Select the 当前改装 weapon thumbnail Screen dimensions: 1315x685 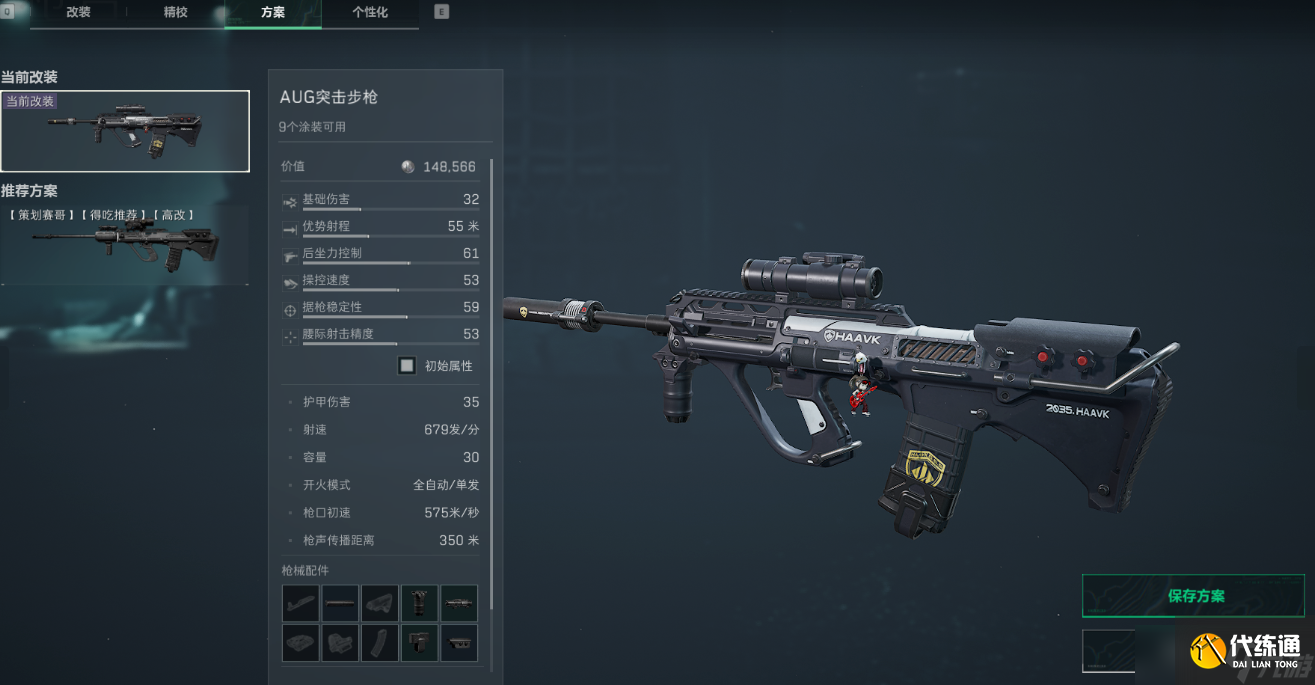click(125, 131)
